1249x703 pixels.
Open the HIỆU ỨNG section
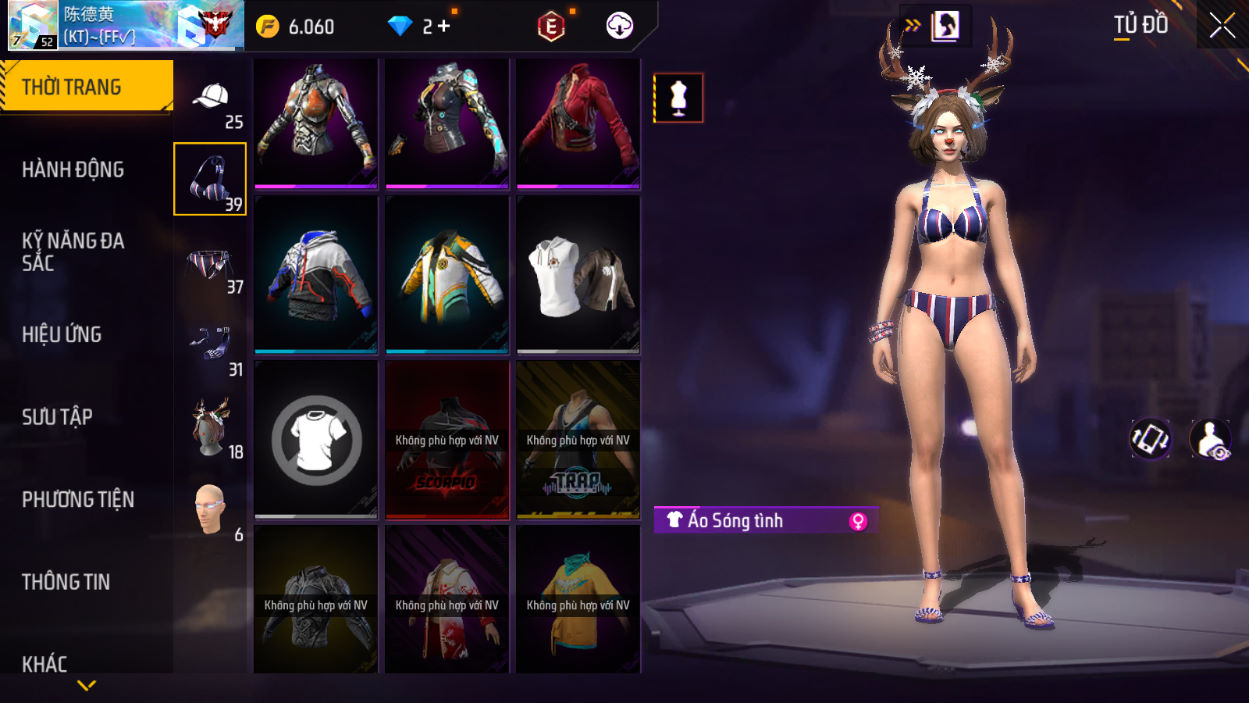click(62, 335)
